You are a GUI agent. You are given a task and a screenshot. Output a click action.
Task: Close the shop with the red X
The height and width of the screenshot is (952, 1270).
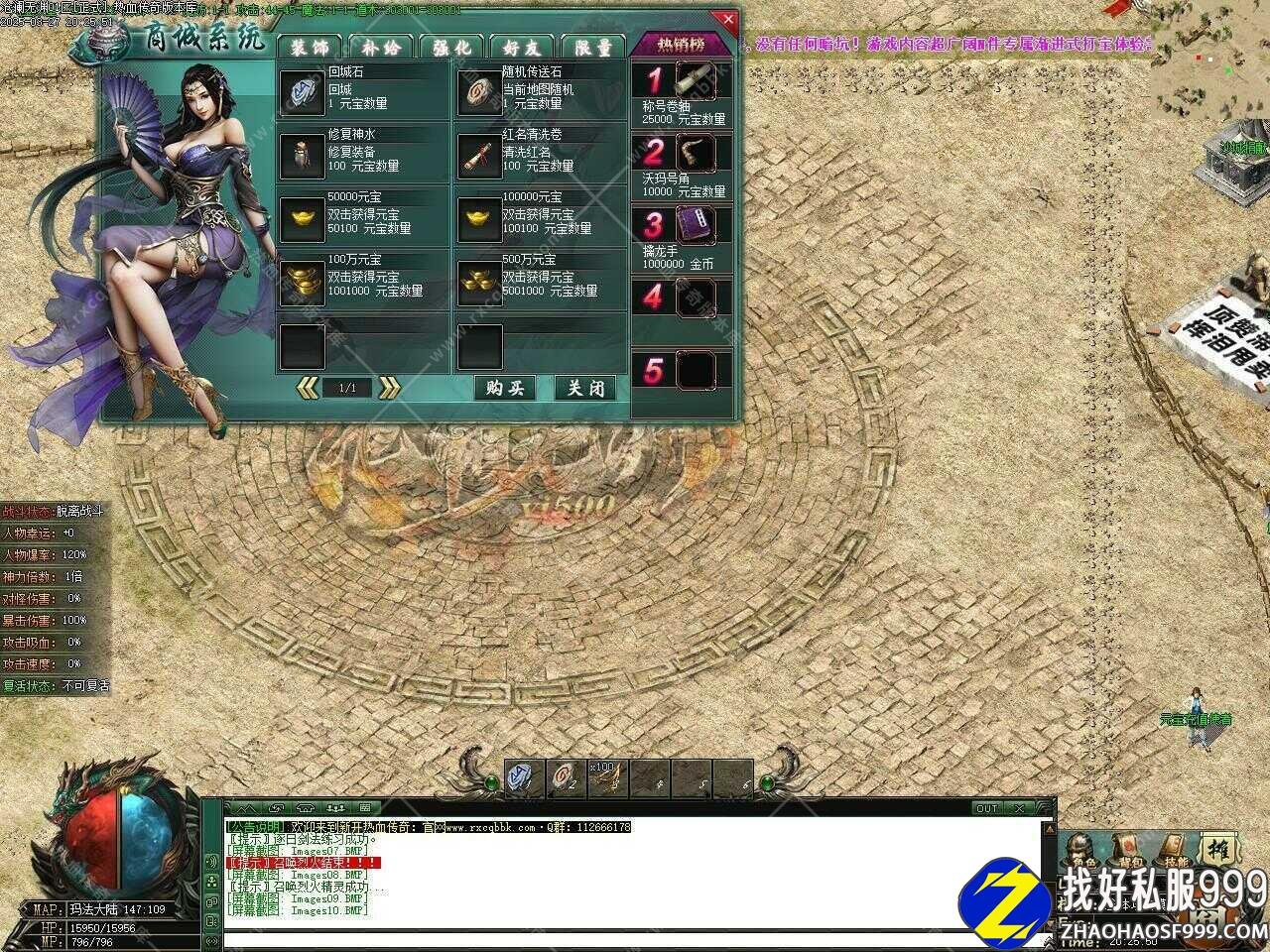[728, 19]
